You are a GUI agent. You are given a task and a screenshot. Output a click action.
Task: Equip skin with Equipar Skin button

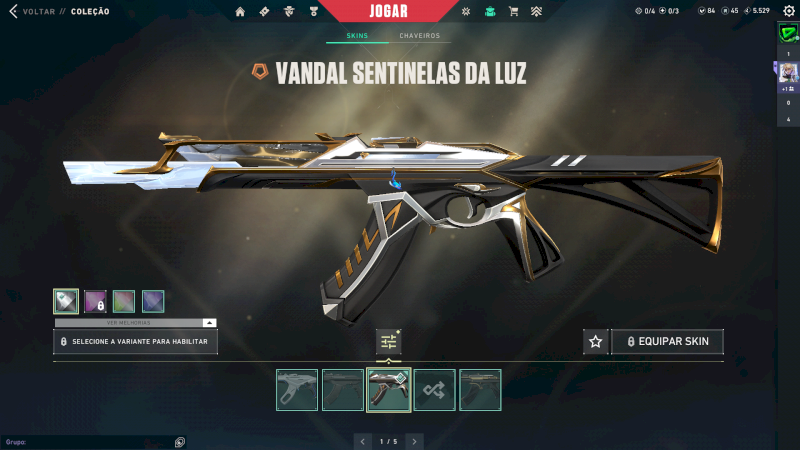pos(667,342)
